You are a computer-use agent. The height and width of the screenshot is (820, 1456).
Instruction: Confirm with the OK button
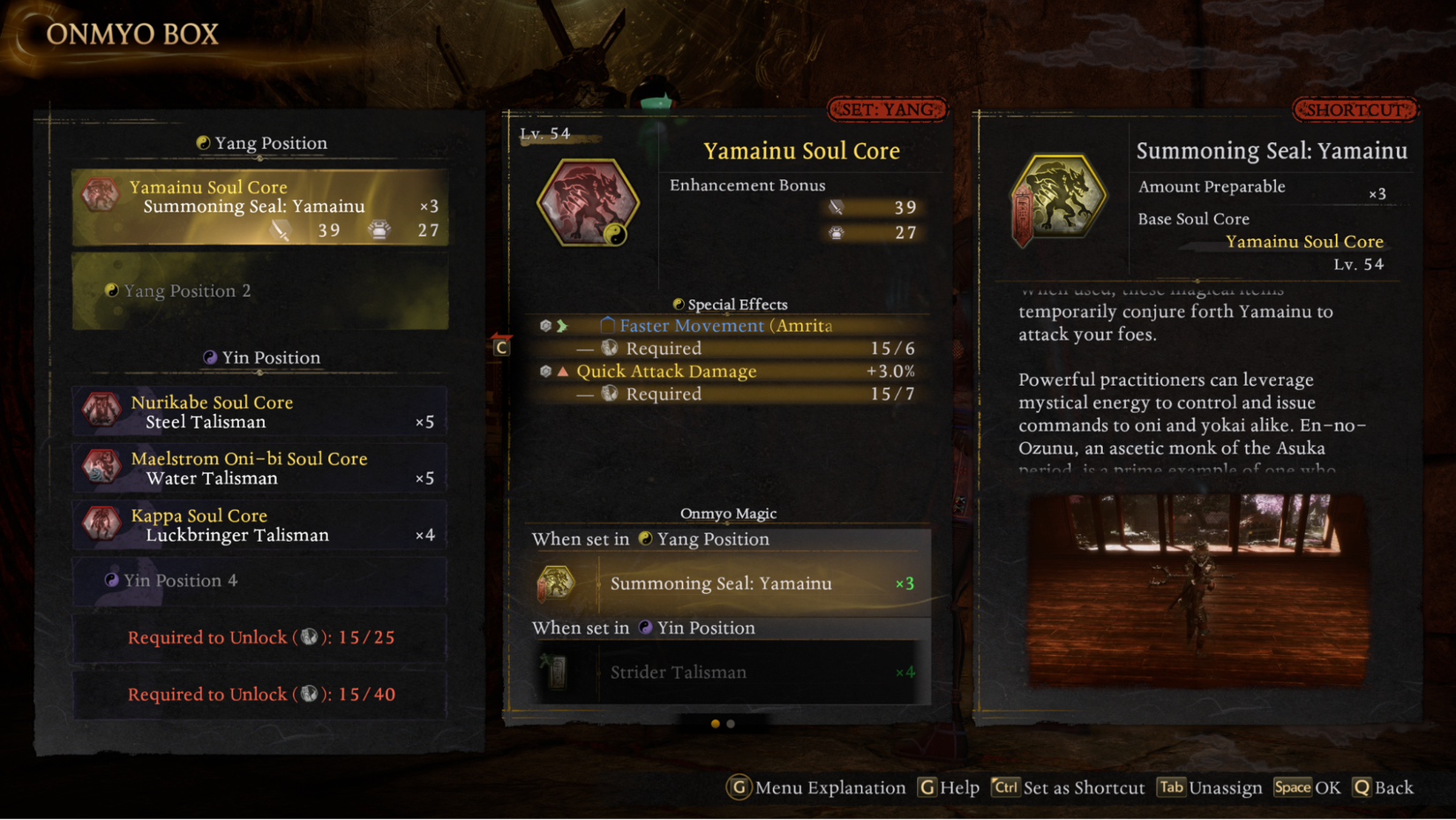pos(1307,787)
